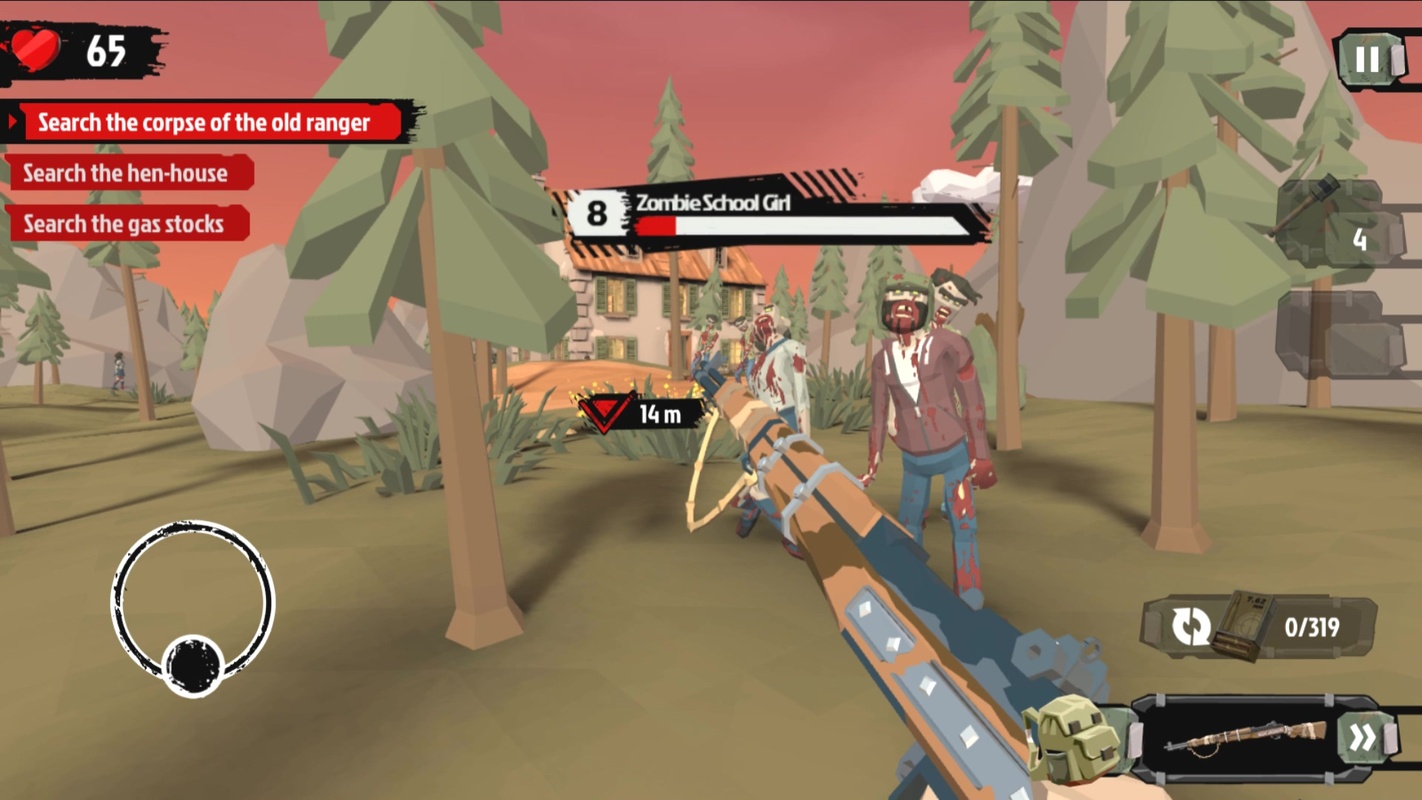Pause the game
This screenshot has height=800, width=1422.
1367,60
